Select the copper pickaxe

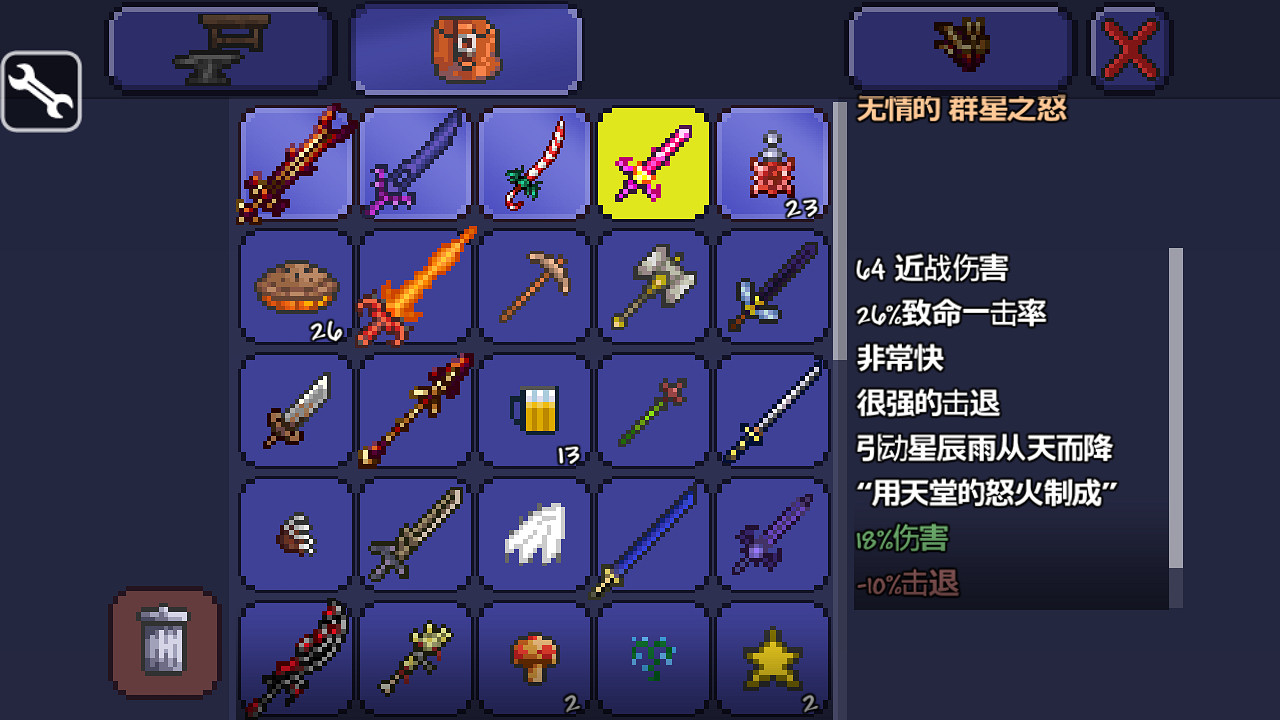tap(534, 287)
